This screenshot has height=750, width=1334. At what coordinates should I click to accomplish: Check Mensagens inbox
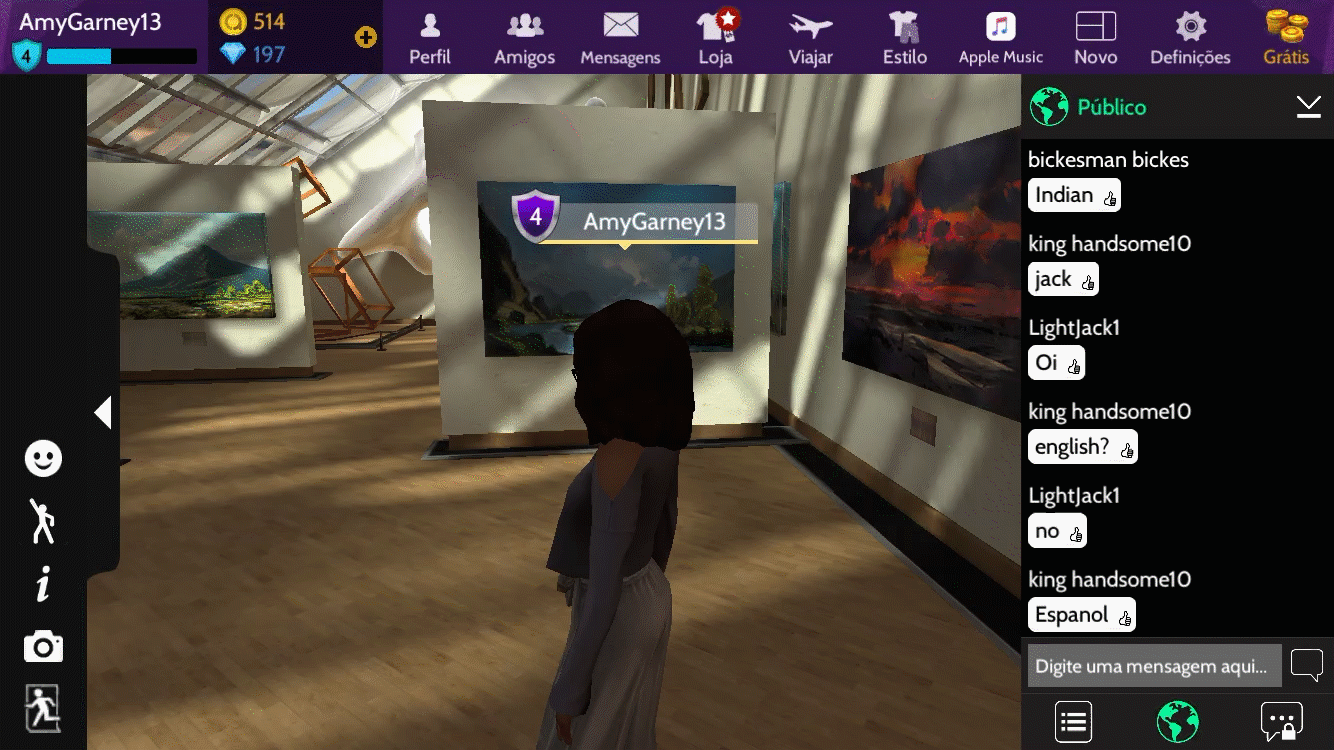620,38
